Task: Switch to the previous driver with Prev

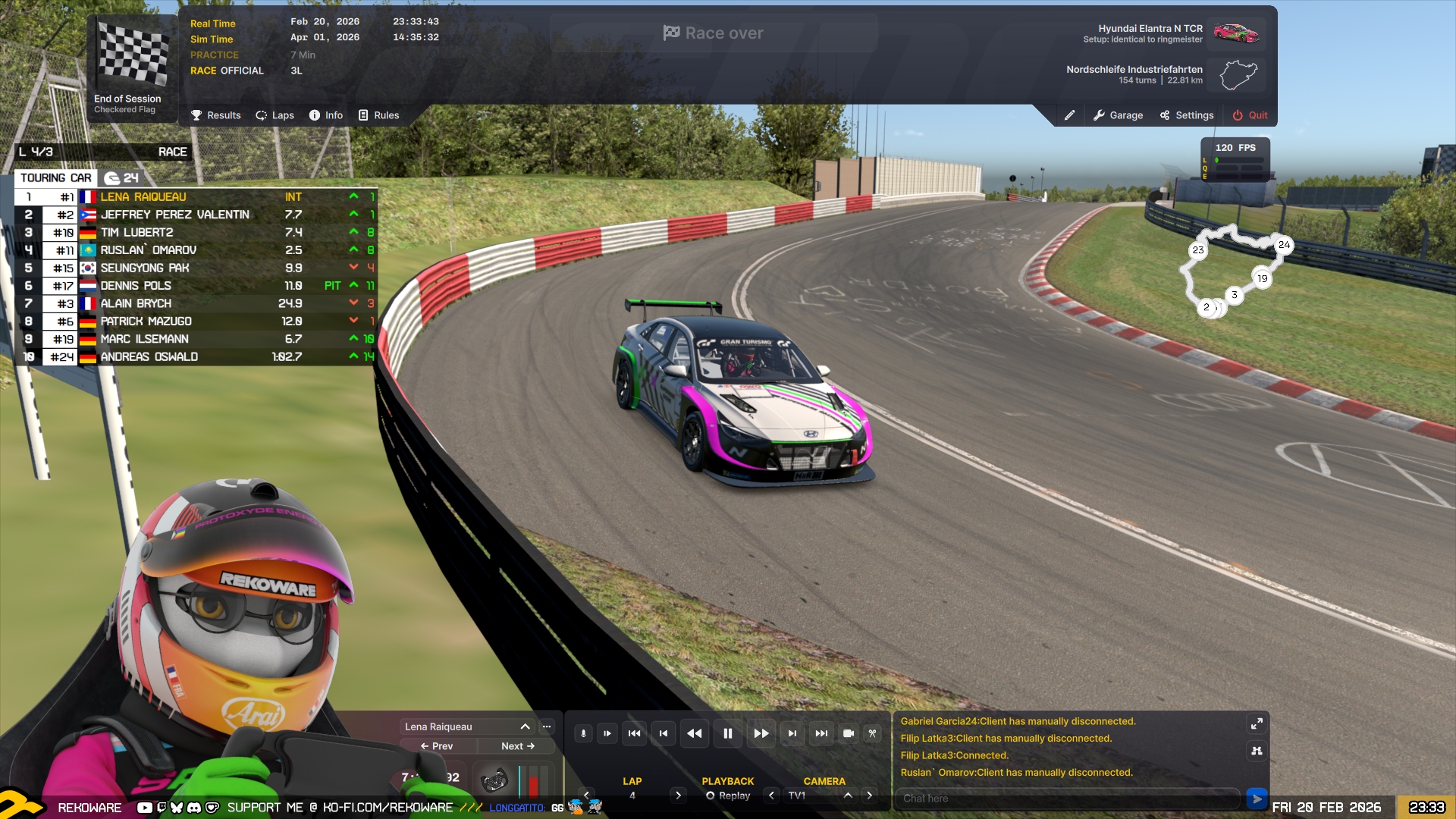Action: pyautogui.click(x=437, y=746)
